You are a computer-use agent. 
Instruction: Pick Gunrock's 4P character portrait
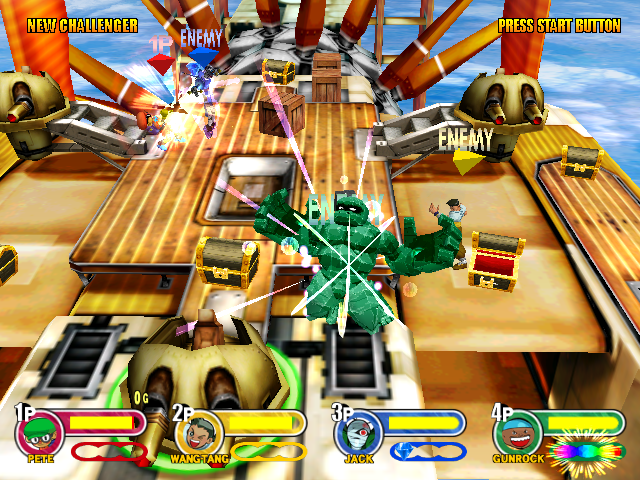tap(517, 434)
